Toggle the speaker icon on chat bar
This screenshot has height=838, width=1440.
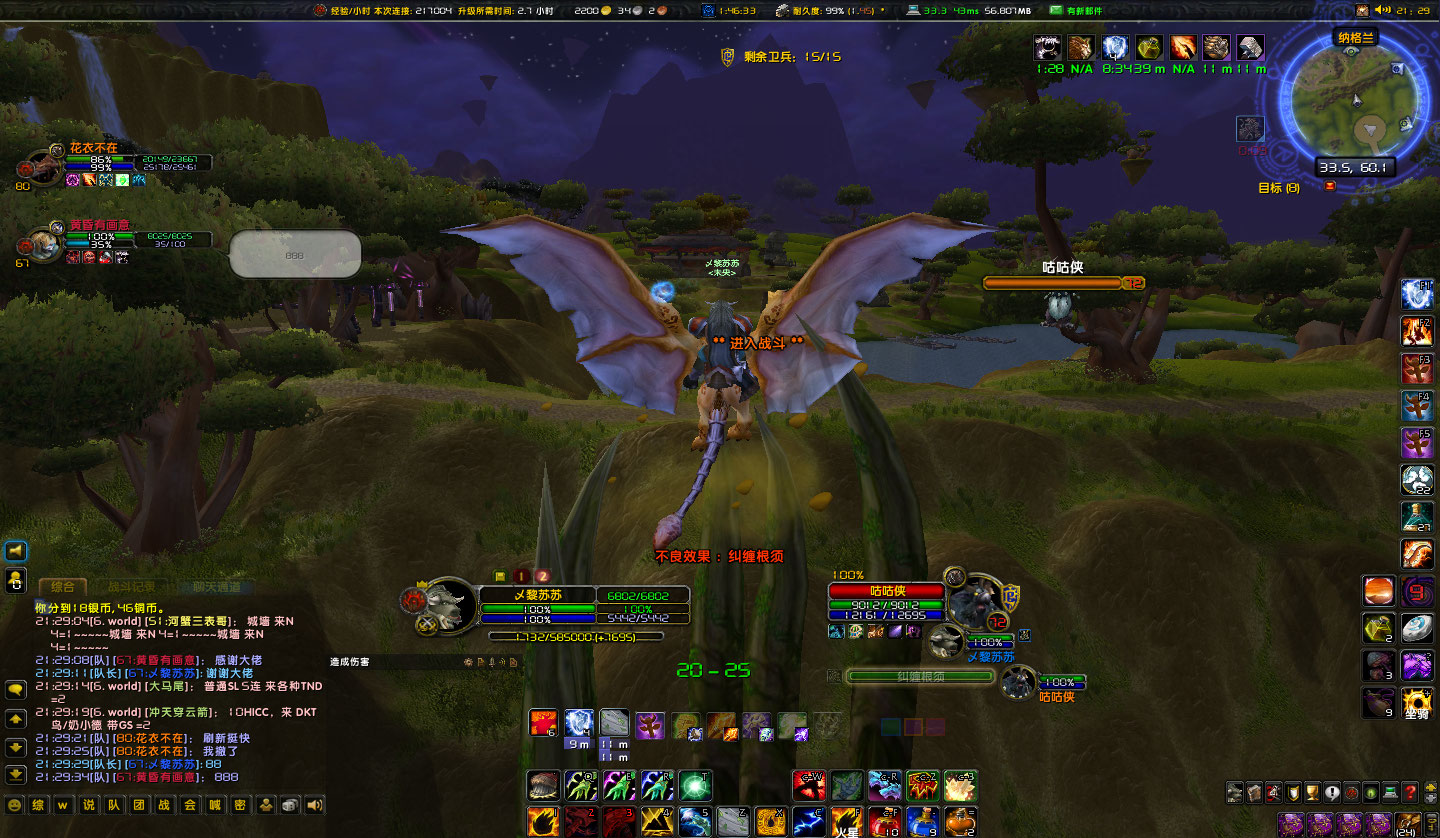click(314, 805)
